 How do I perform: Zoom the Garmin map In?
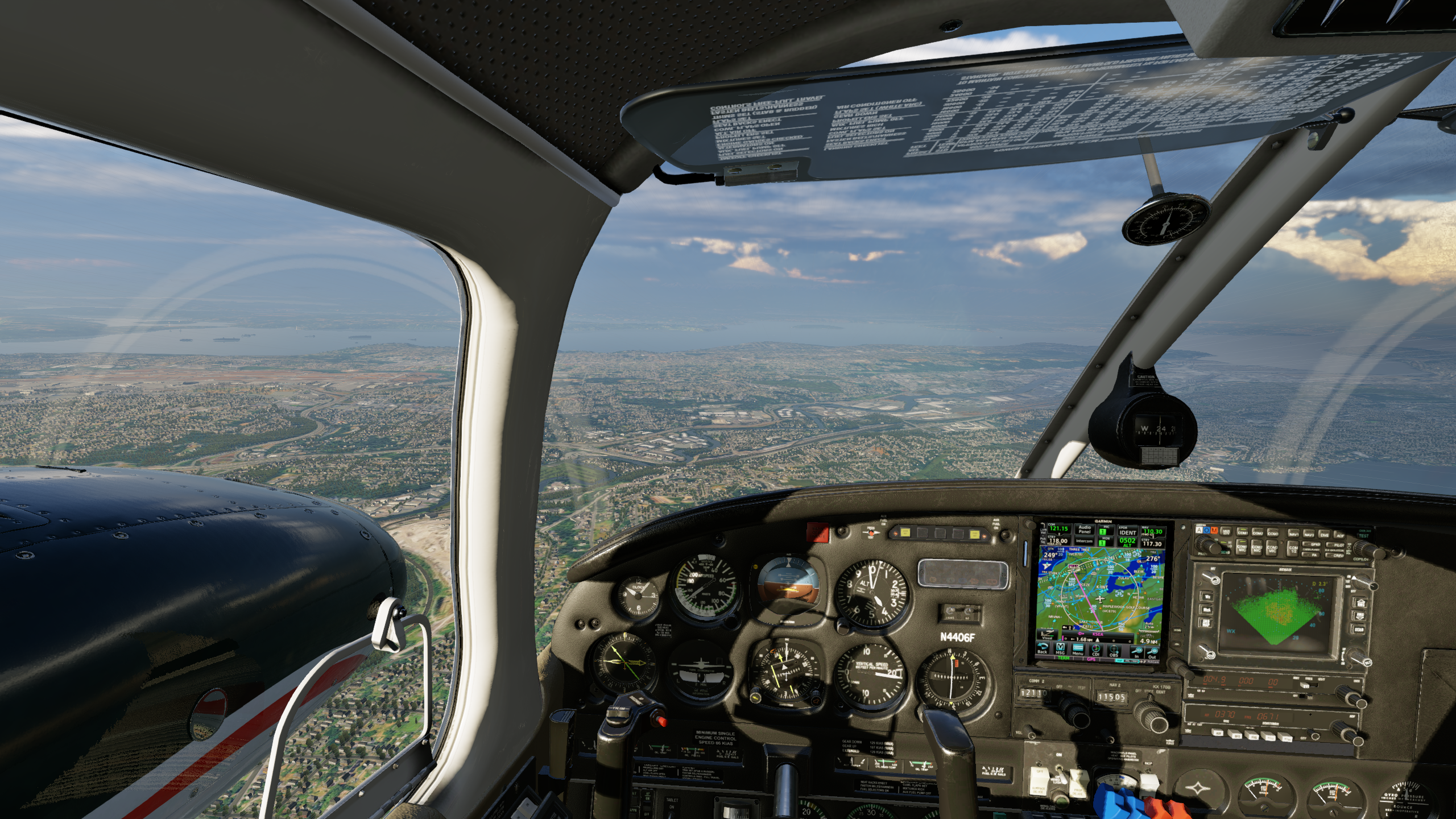[1136, 653]
